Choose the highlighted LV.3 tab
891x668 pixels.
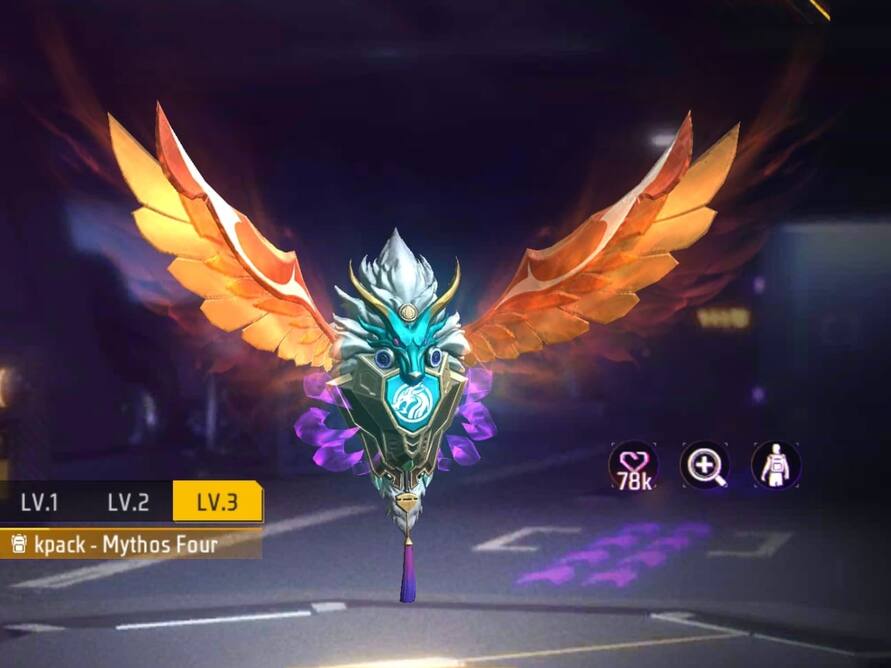pos(217,502)
